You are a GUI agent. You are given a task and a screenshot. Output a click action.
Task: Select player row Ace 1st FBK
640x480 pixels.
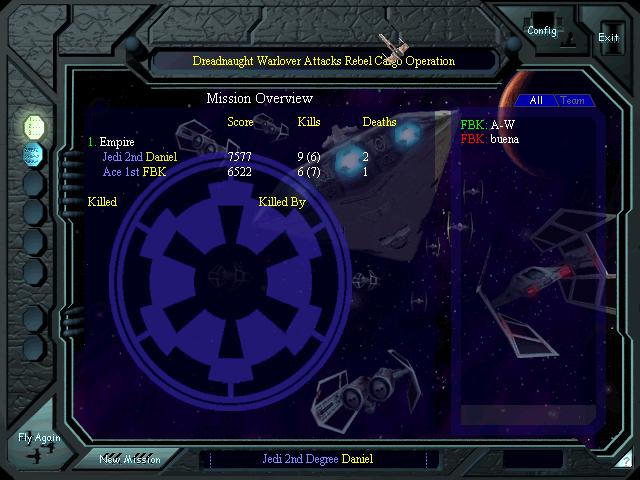[x=133, y=172]
